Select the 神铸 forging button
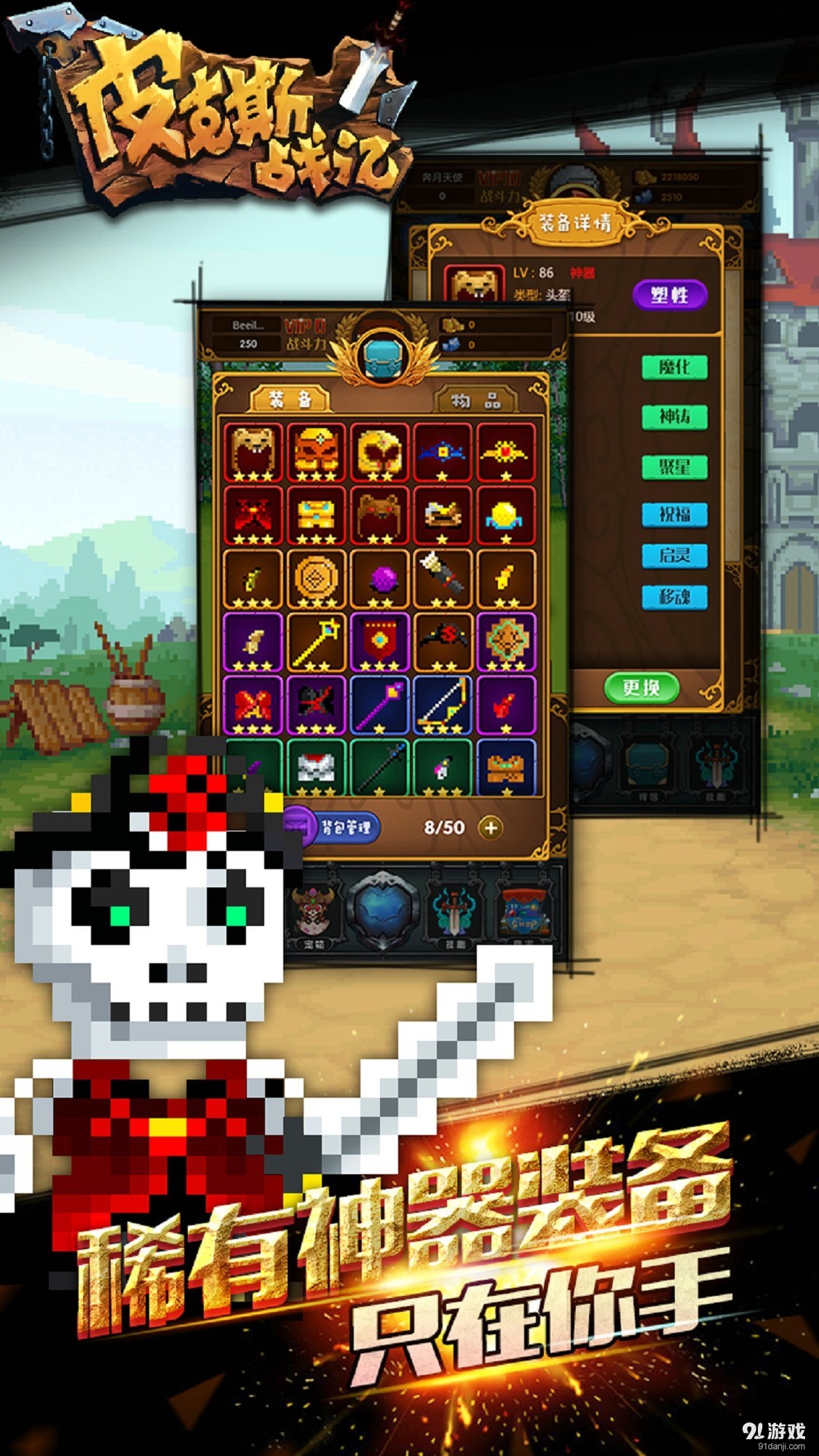The image size is (819, 1456). [674, 417]
